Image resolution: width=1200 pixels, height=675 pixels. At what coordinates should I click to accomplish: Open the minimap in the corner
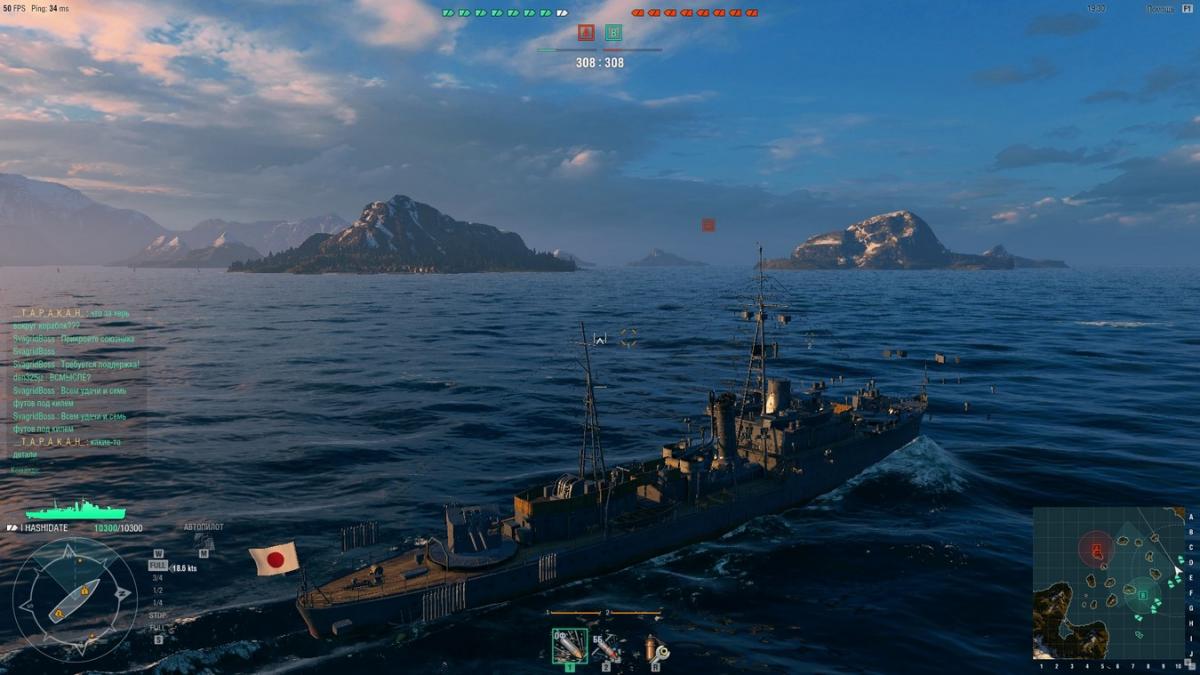[x=1108, y=582]
